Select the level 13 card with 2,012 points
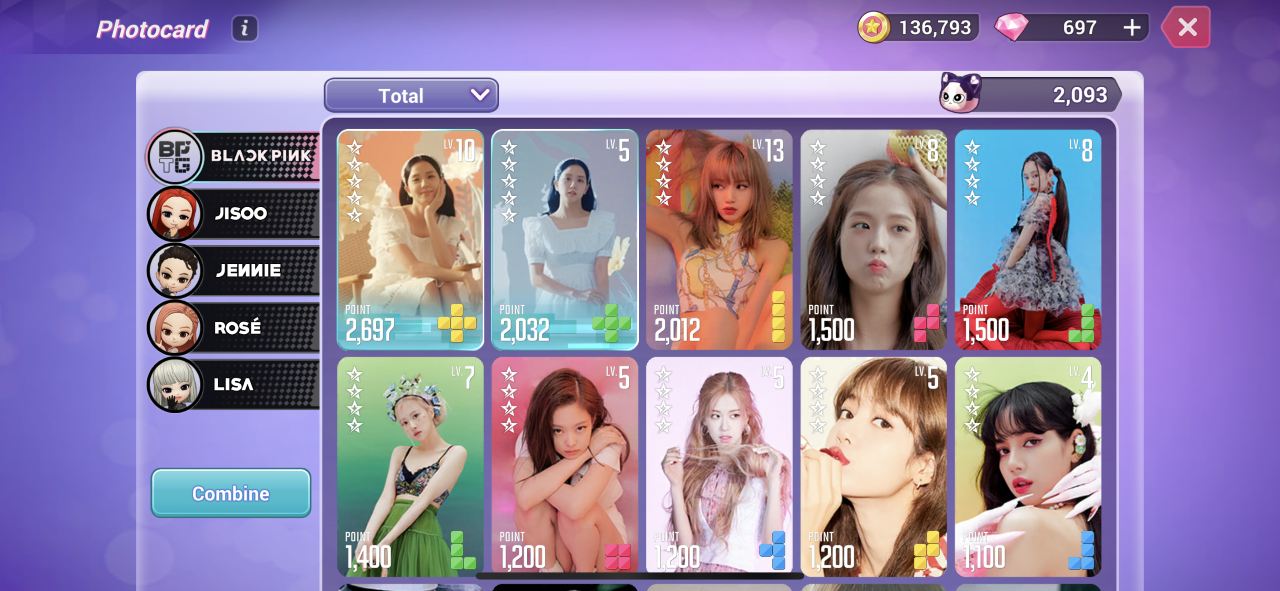 click(719, 240)
